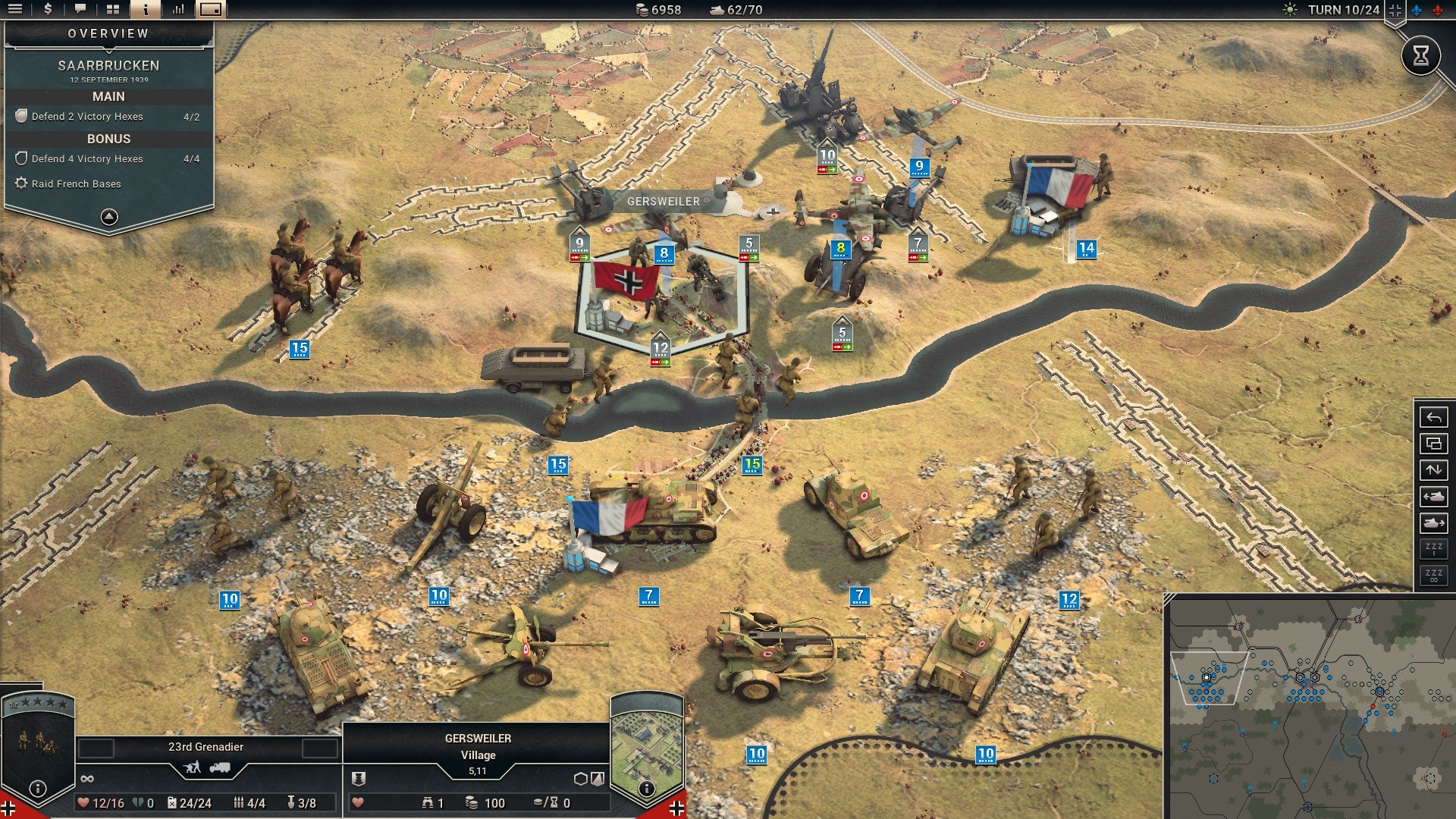Open 23rd Grenadier unit info
This screenshot has width=1456, height=819.
click(x=37, y=789)
